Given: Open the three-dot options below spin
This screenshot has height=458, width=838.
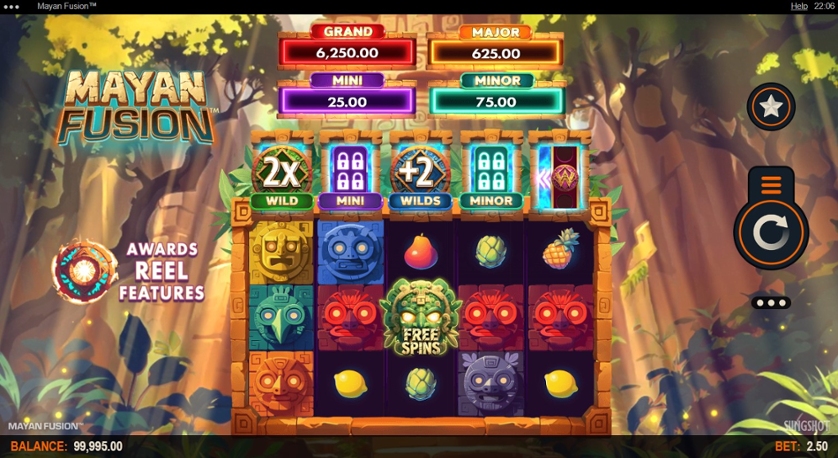Looking at the screenshot, I should click(x=771, y=302).
